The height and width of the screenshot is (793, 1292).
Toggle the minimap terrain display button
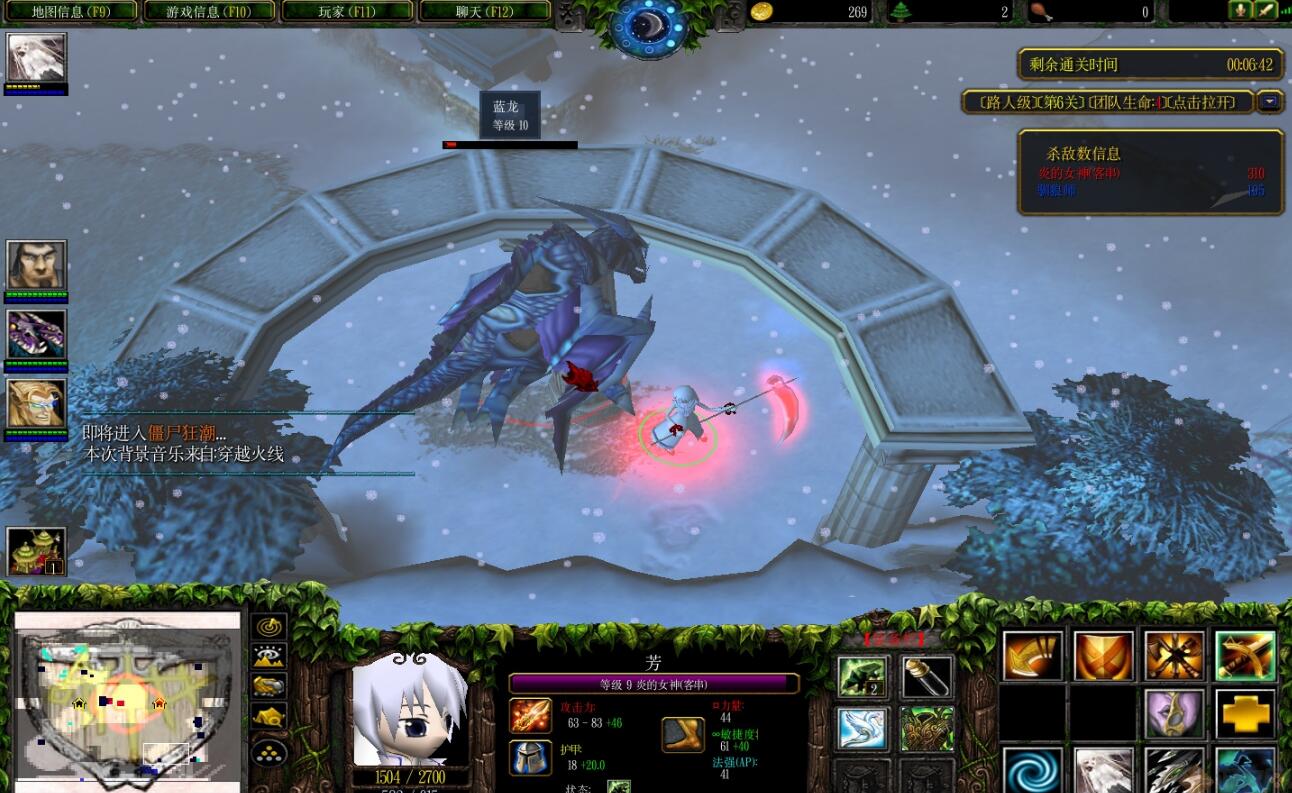tap(269, 656)
